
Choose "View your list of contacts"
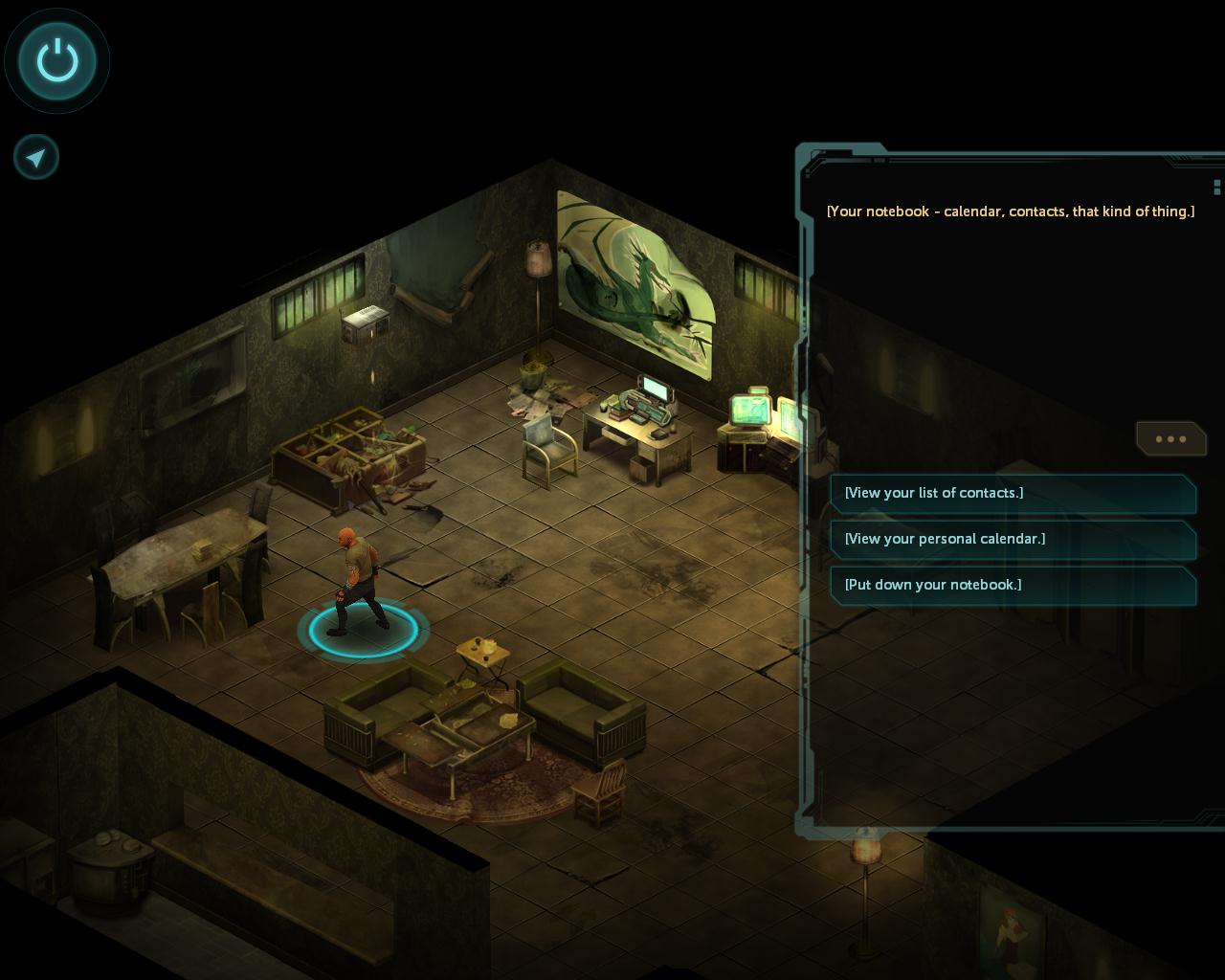(1013, 493)
